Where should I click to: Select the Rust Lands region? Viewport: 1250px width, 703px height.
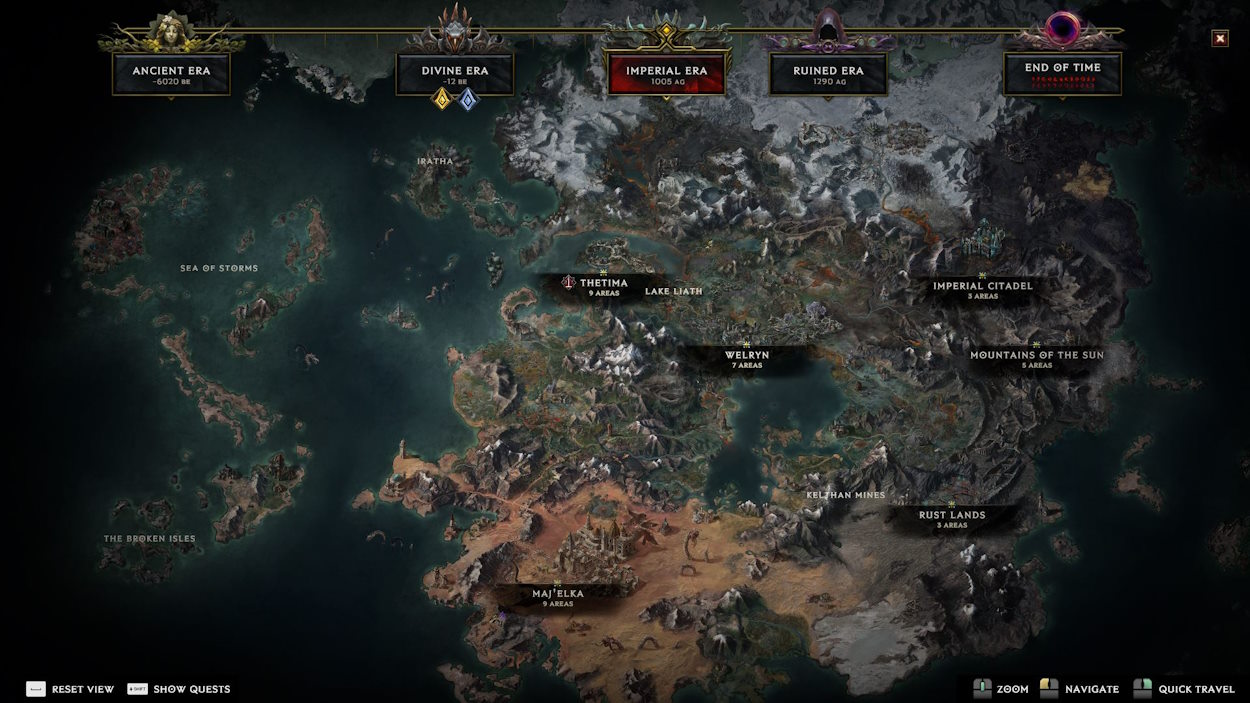click(x=952, y=518)
